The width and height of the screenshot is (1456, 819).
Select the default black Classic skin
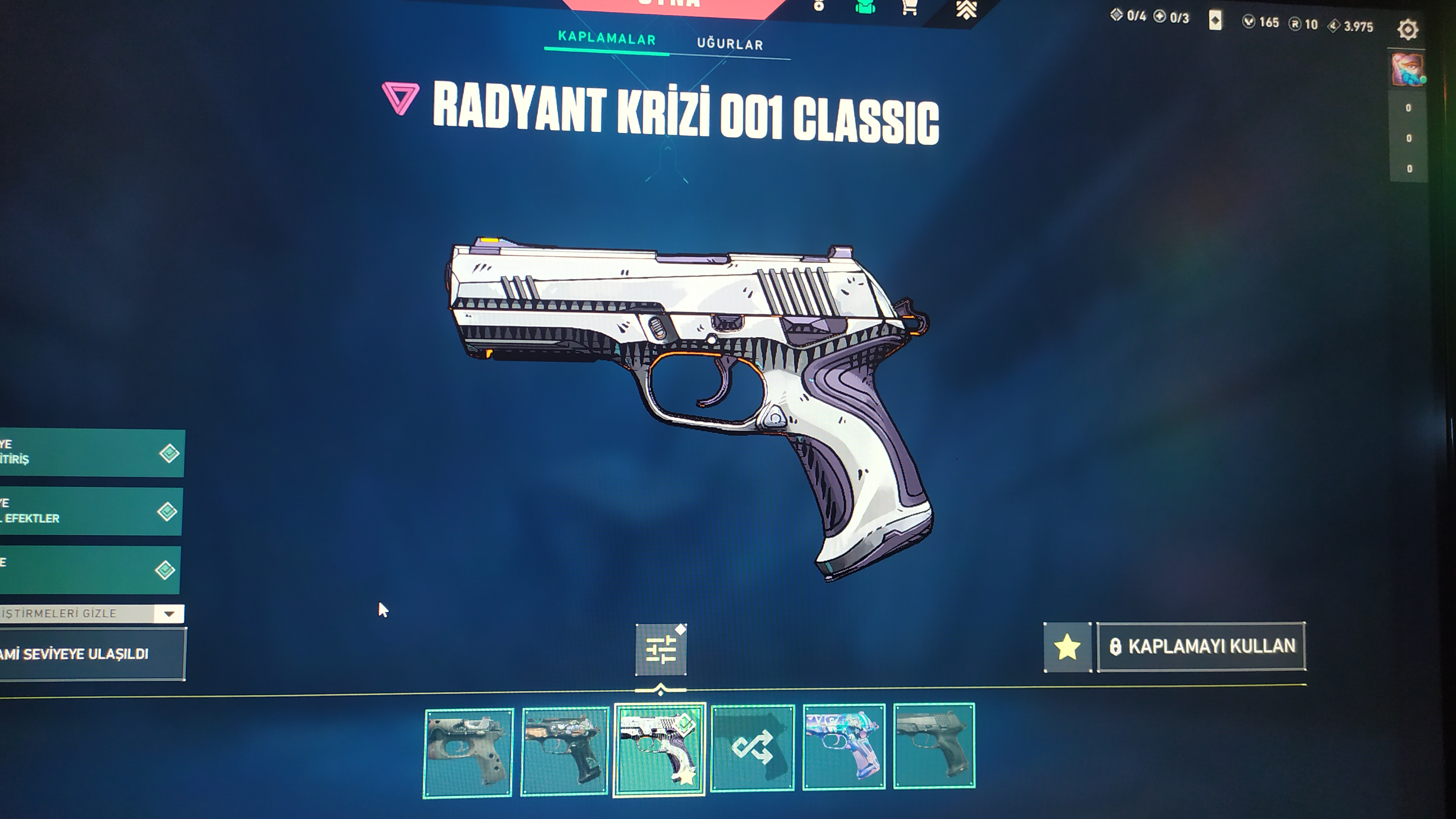click(934, 745)
